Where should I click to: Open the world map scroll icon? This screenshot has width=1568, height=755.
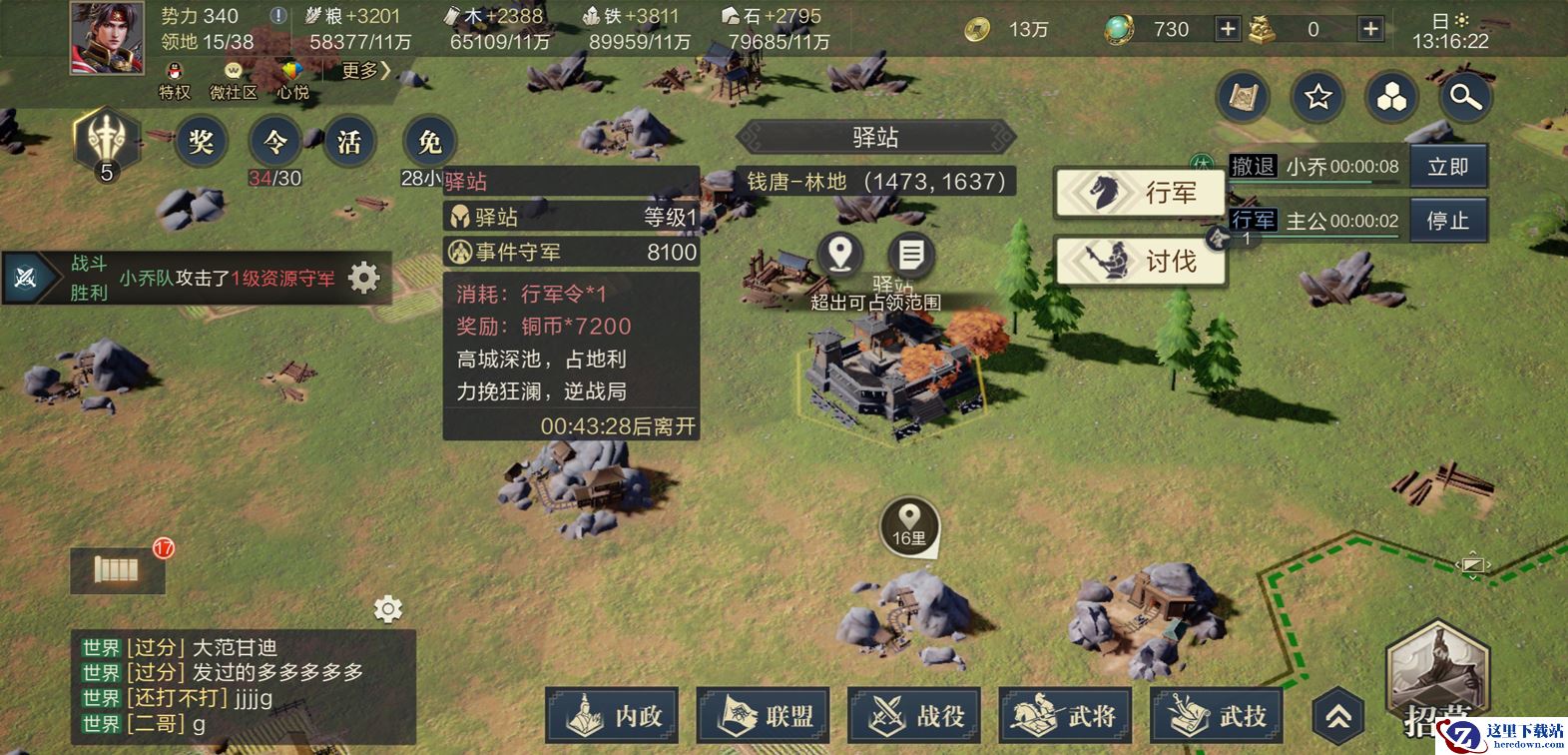[1244, 97]
